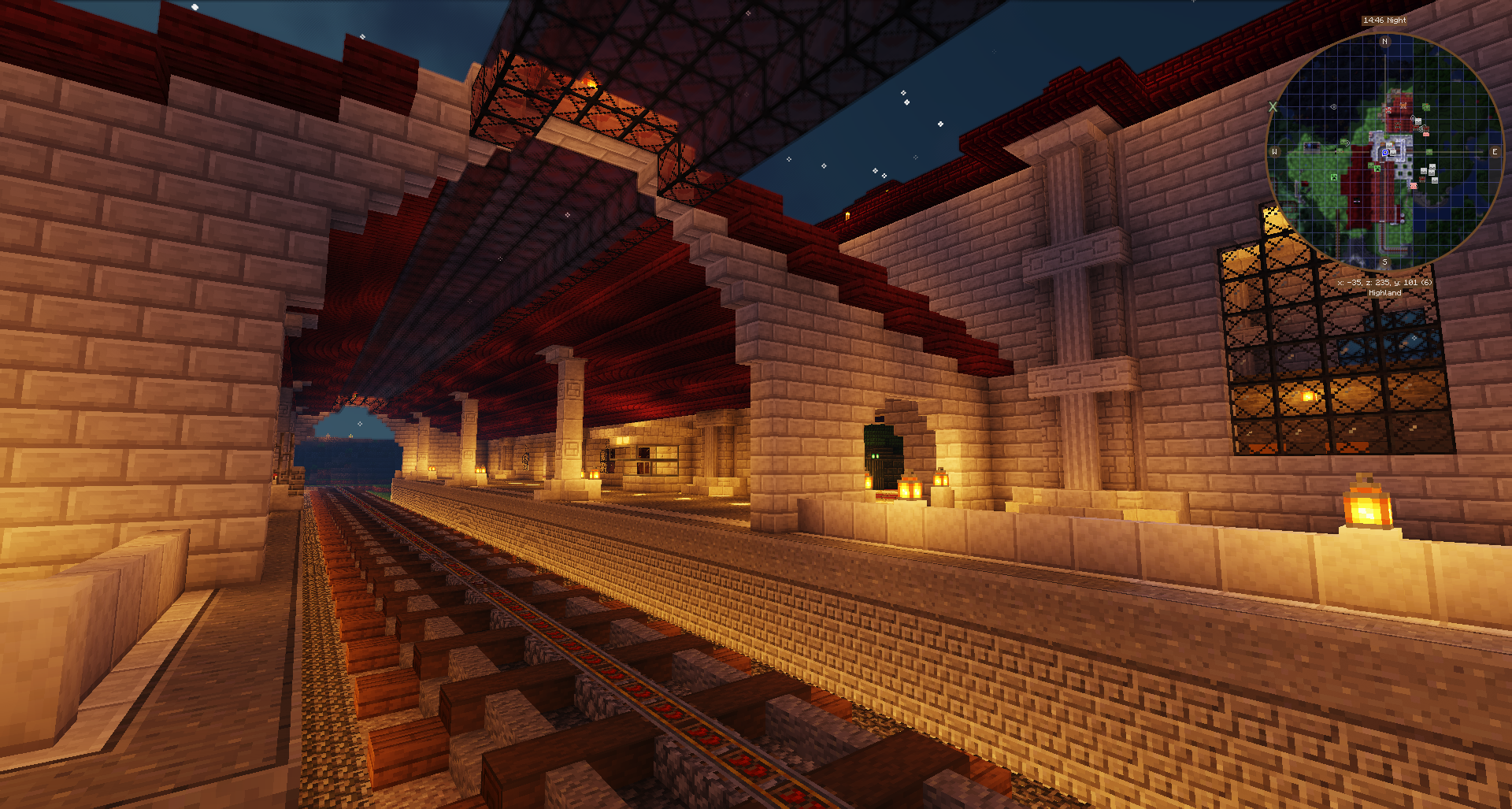
Task: Click the S compass label on the minimap
Action: 1384,262
